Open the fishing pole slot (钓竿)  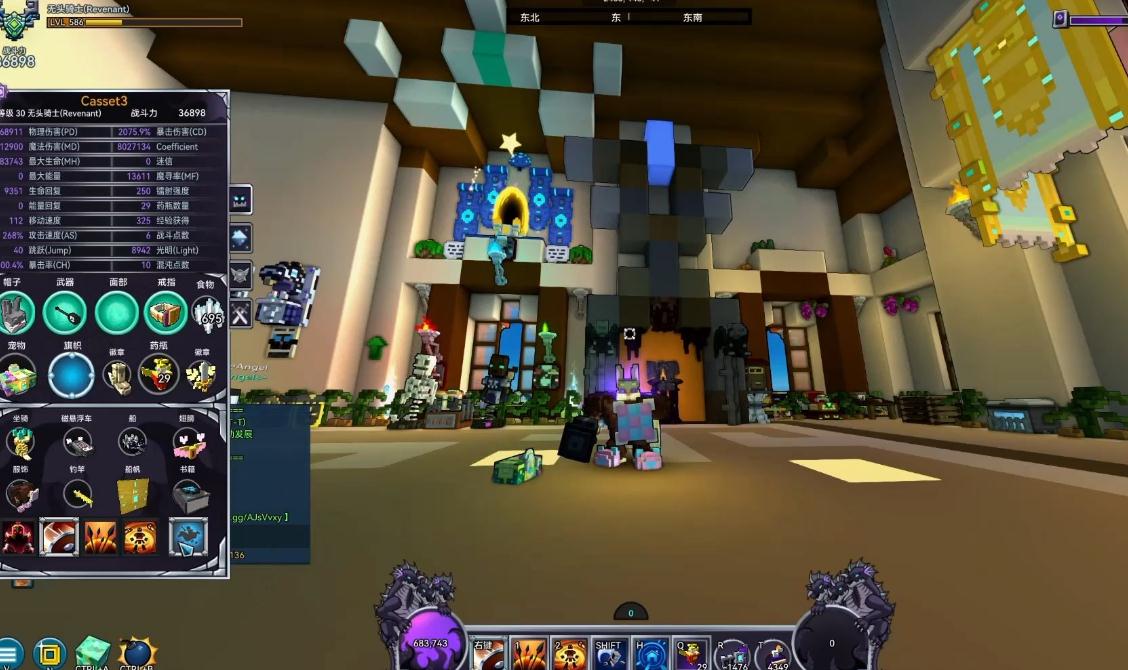[77, 493]
